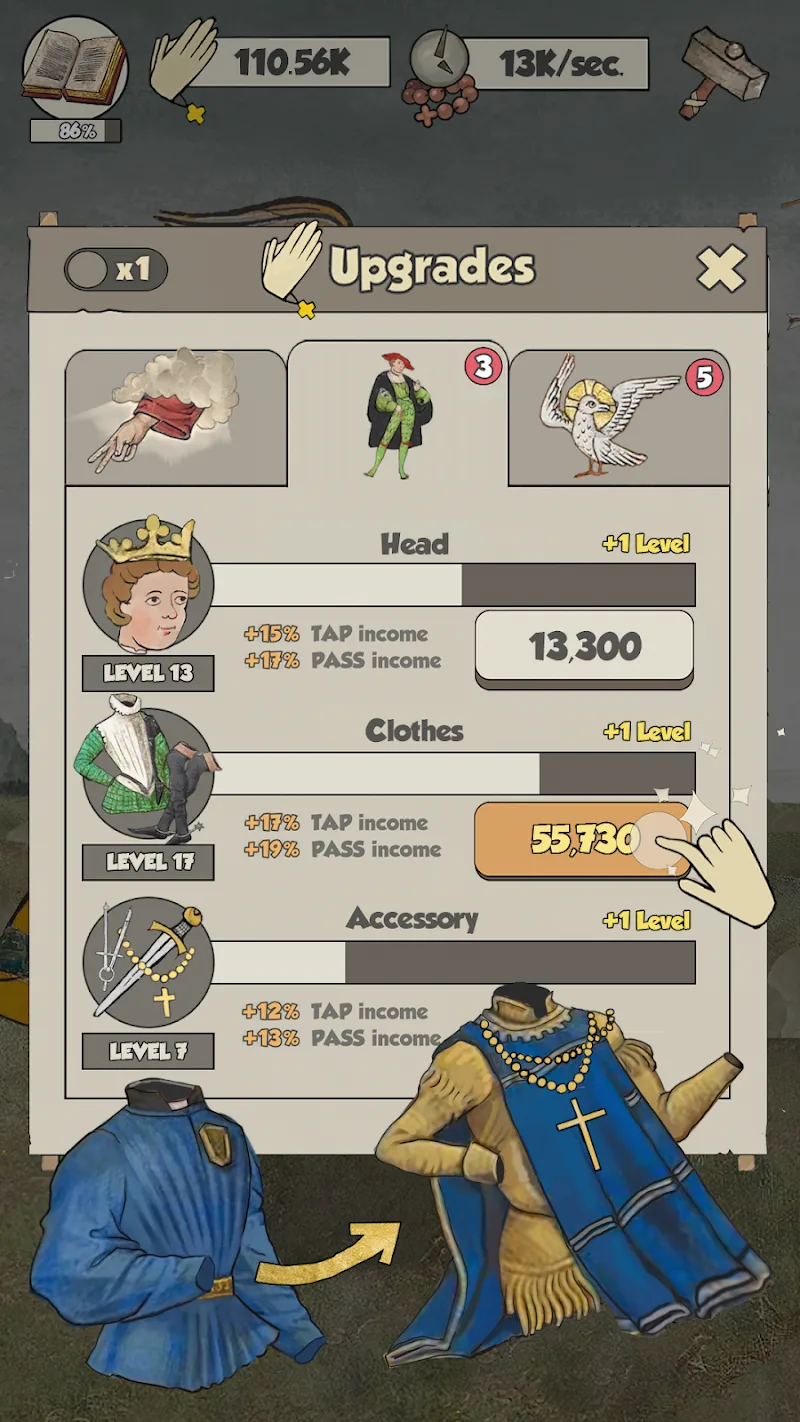Switch to the pointing hand cloud tab
The height and width of the screenshot is (1422, 800).
pyautogui.click(x=176, y=417)
